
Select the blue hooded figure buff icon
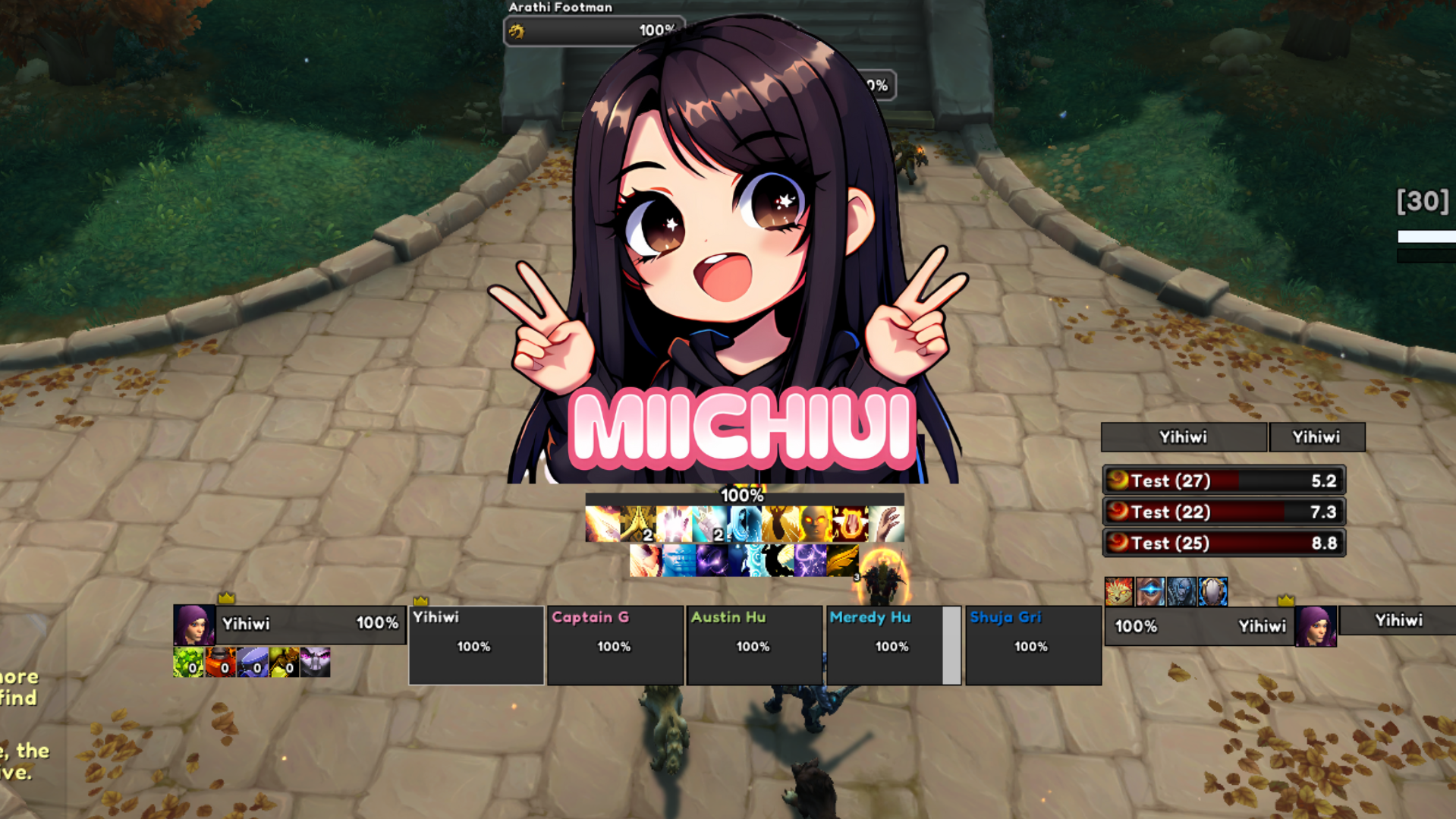744,524
